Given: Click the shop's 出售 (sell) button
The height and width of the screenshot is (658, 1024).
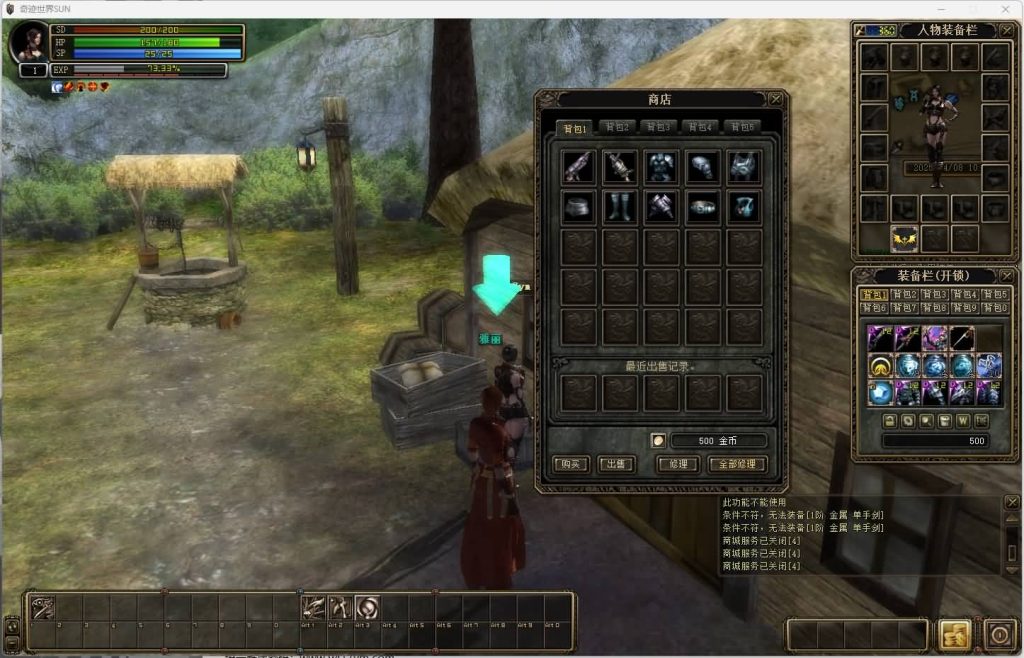Looking at the screenshot, I should pos(615,464).
